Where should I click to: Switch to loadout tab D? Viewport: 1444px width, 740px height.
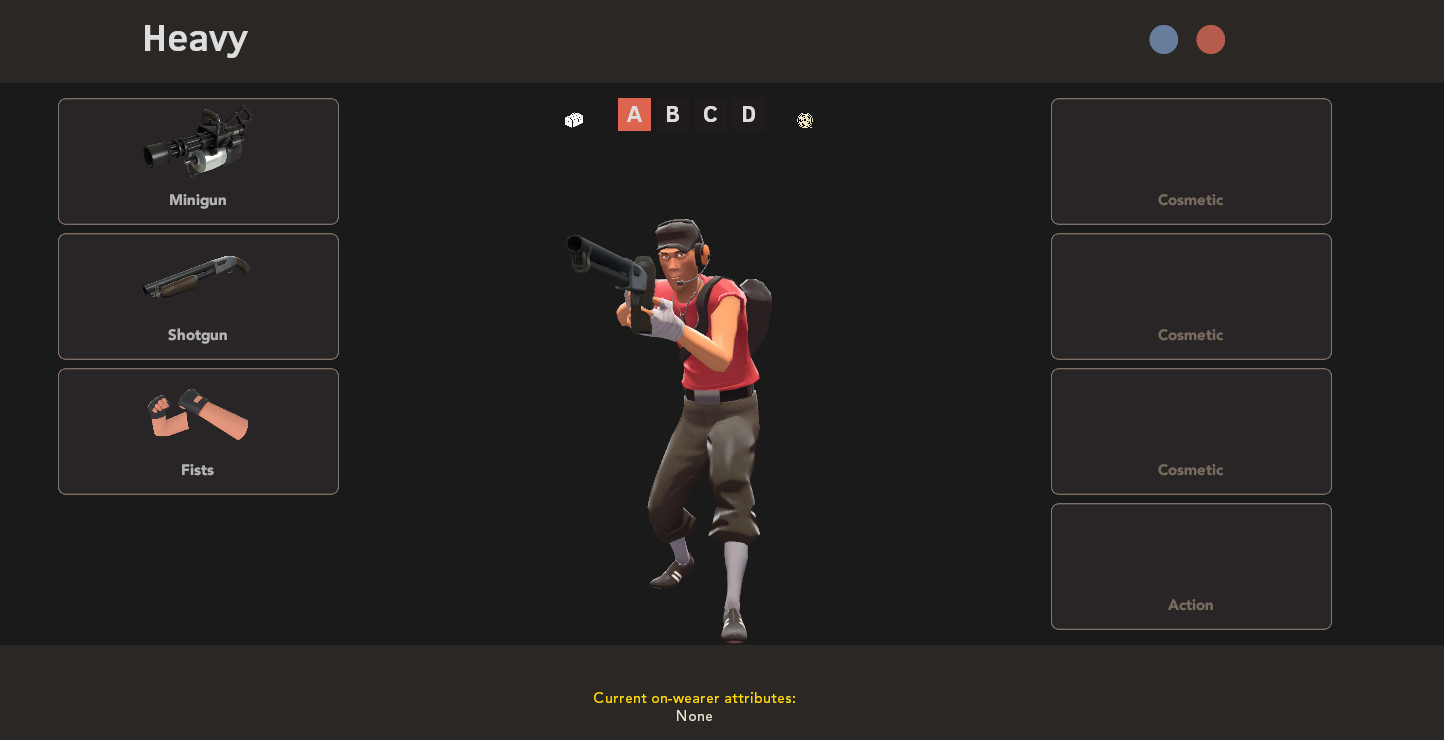(748, 114)
